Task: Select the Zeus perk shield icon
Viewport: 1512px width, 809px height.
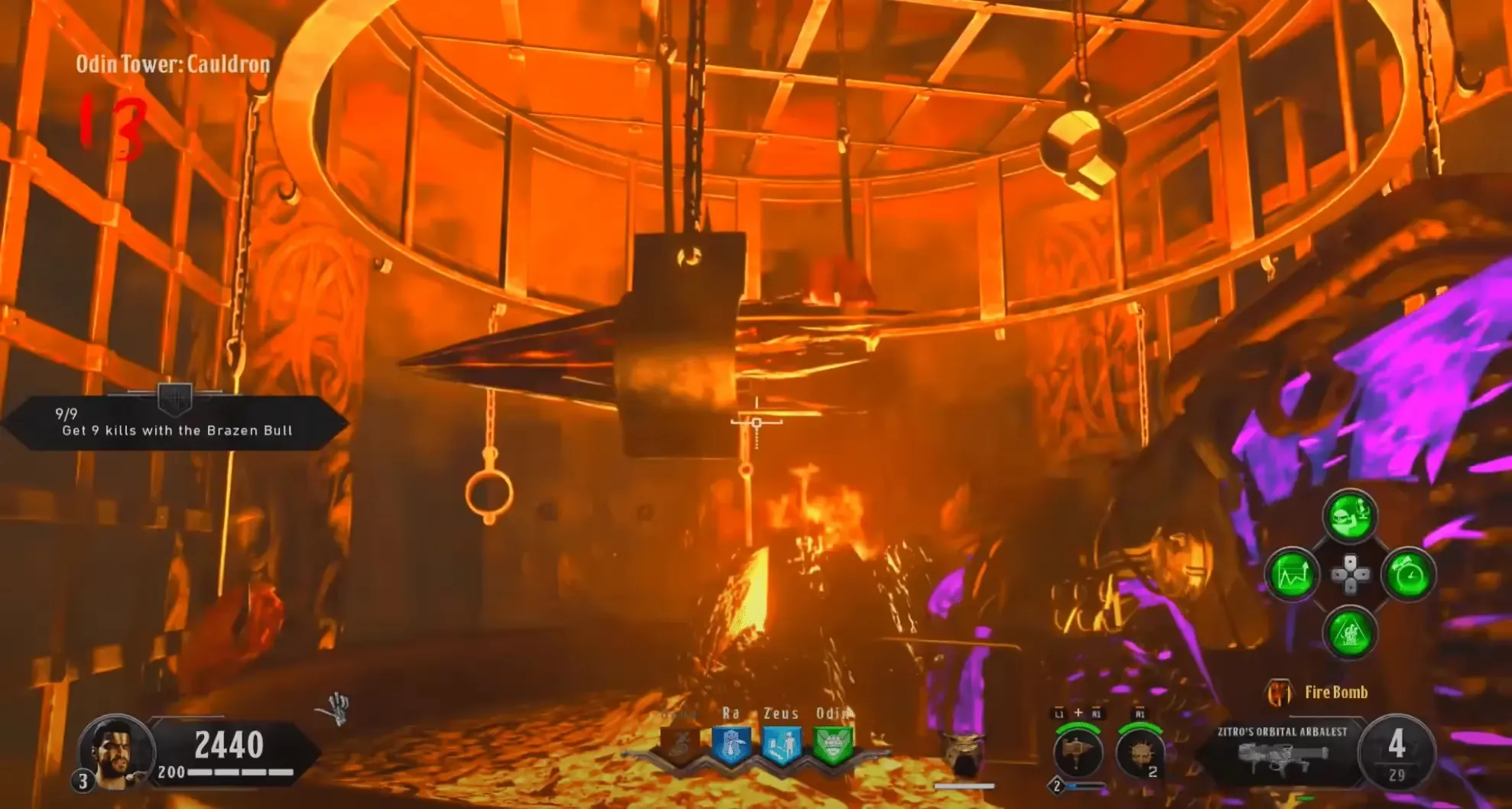Action: click(782, 745)
